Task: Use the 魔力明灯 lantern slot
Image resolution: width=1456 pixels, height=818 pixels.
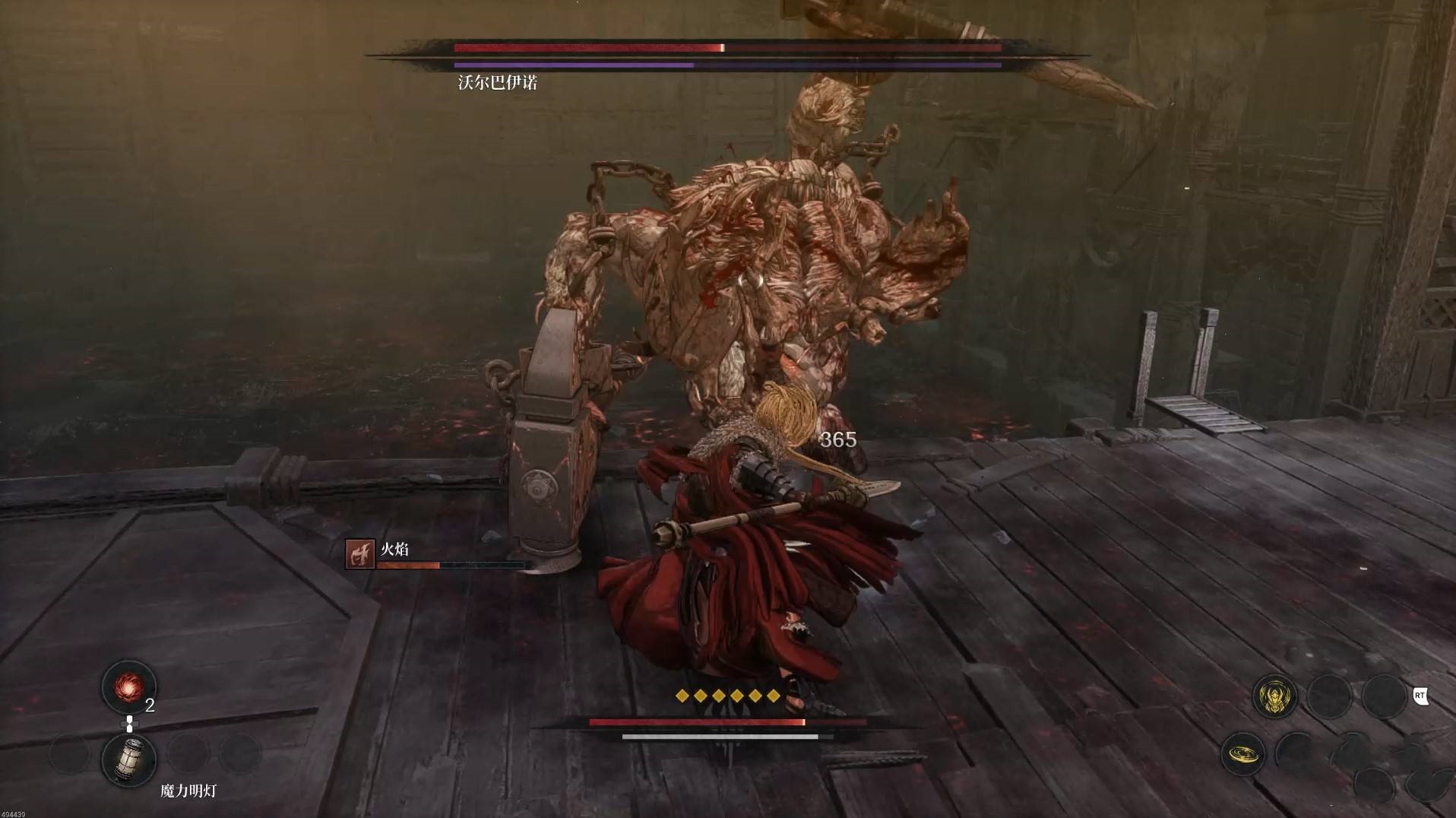Action: (129, 759)
